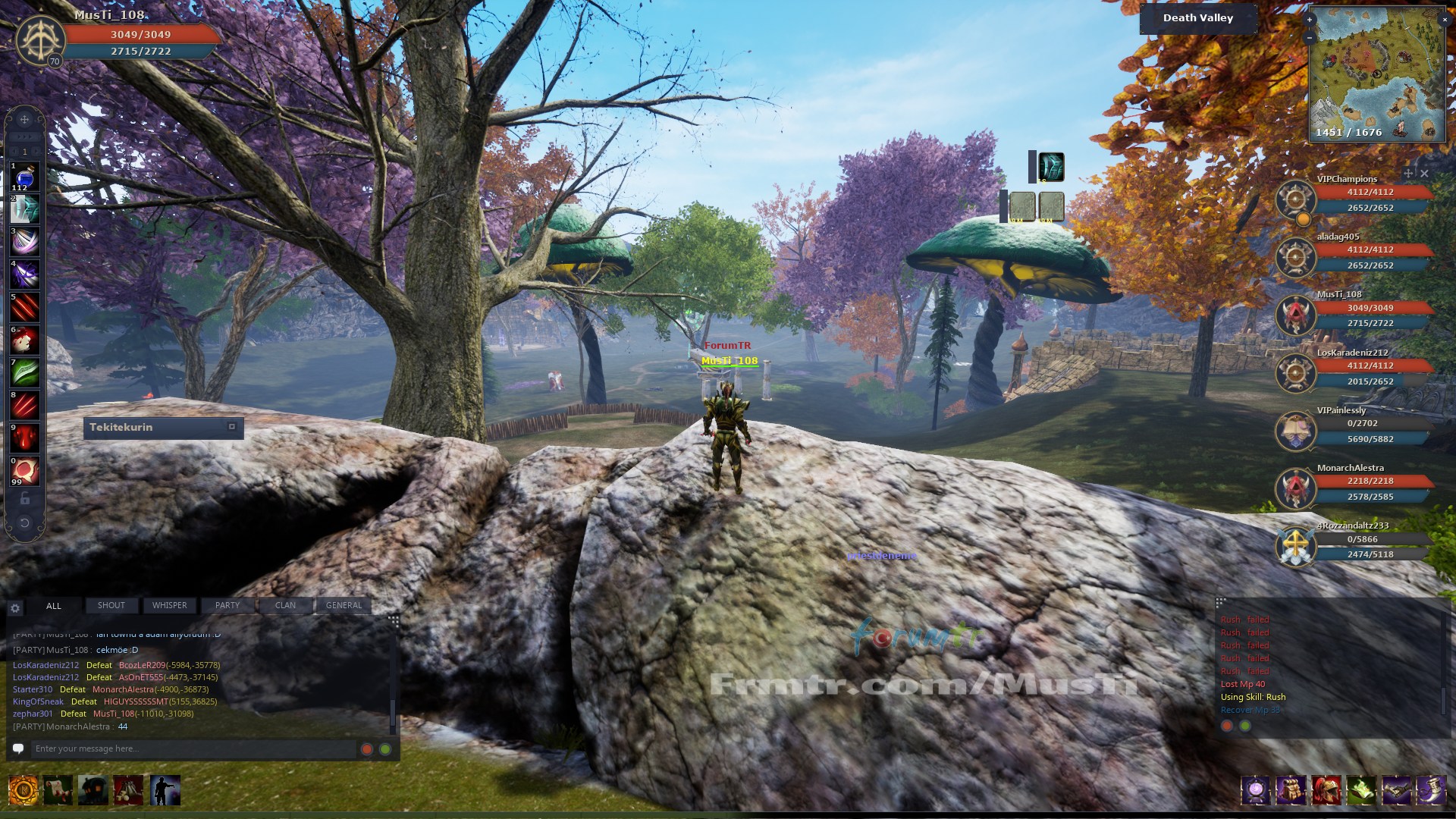Toggle the skill bar padlock
Image resolution: width=1456 pixels, height=819 pixels.
pos(24,498)
